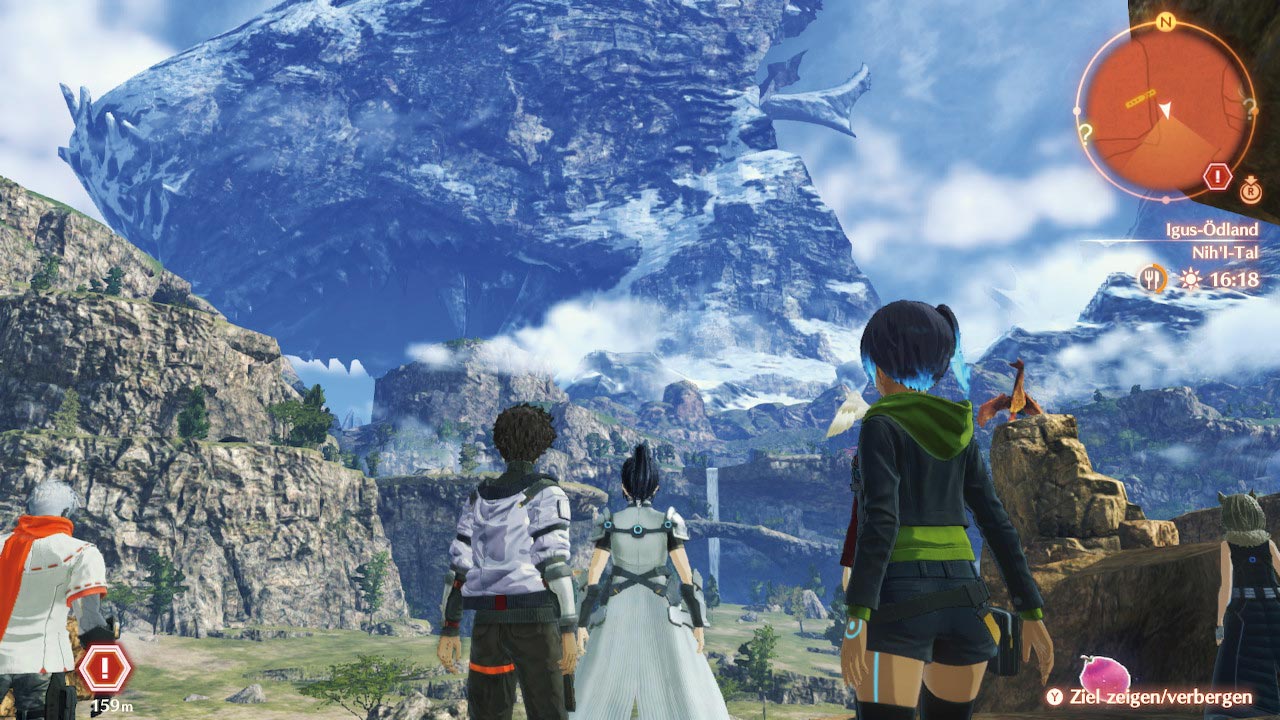Select the question mark on the minimap's right edge
1280x720 pixels.
click(x=1248, y=105)
